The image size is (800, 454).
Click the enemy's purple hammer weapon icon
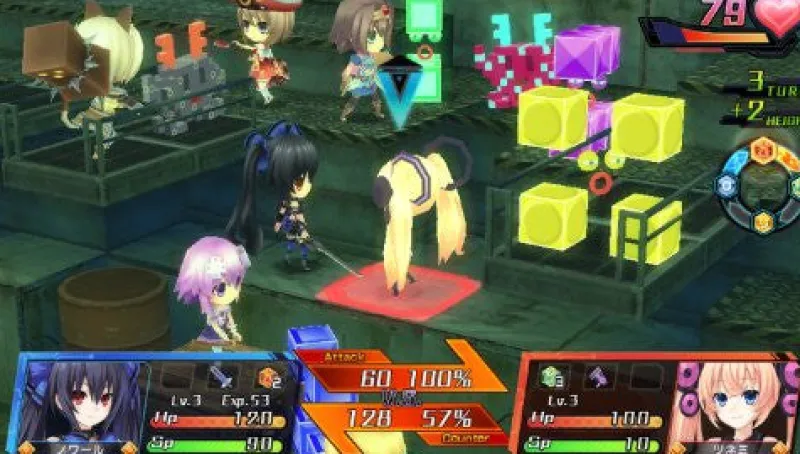click(x=598, y=378)
